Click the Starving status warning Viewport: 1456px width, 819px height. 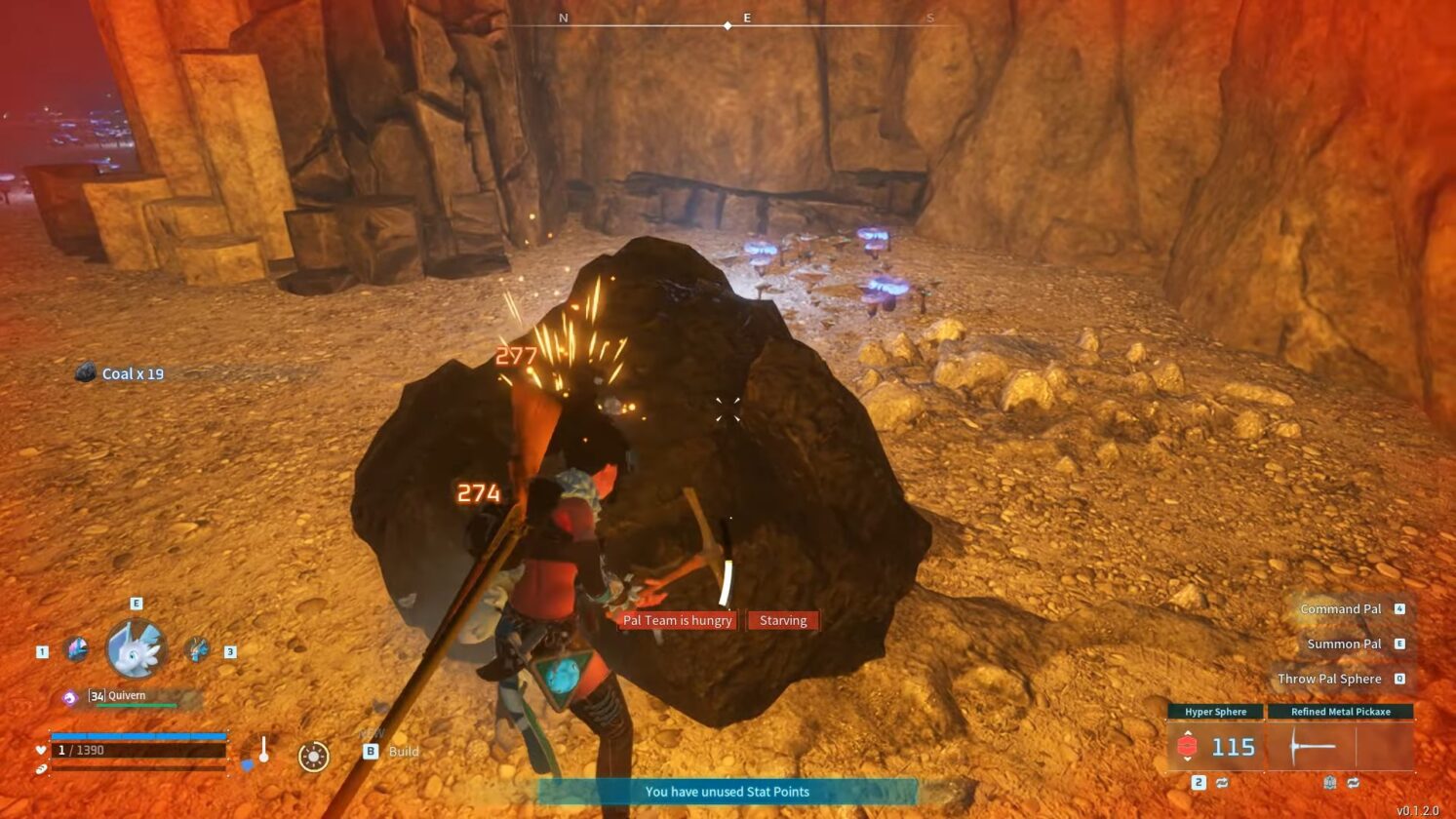tap(783, 620)
